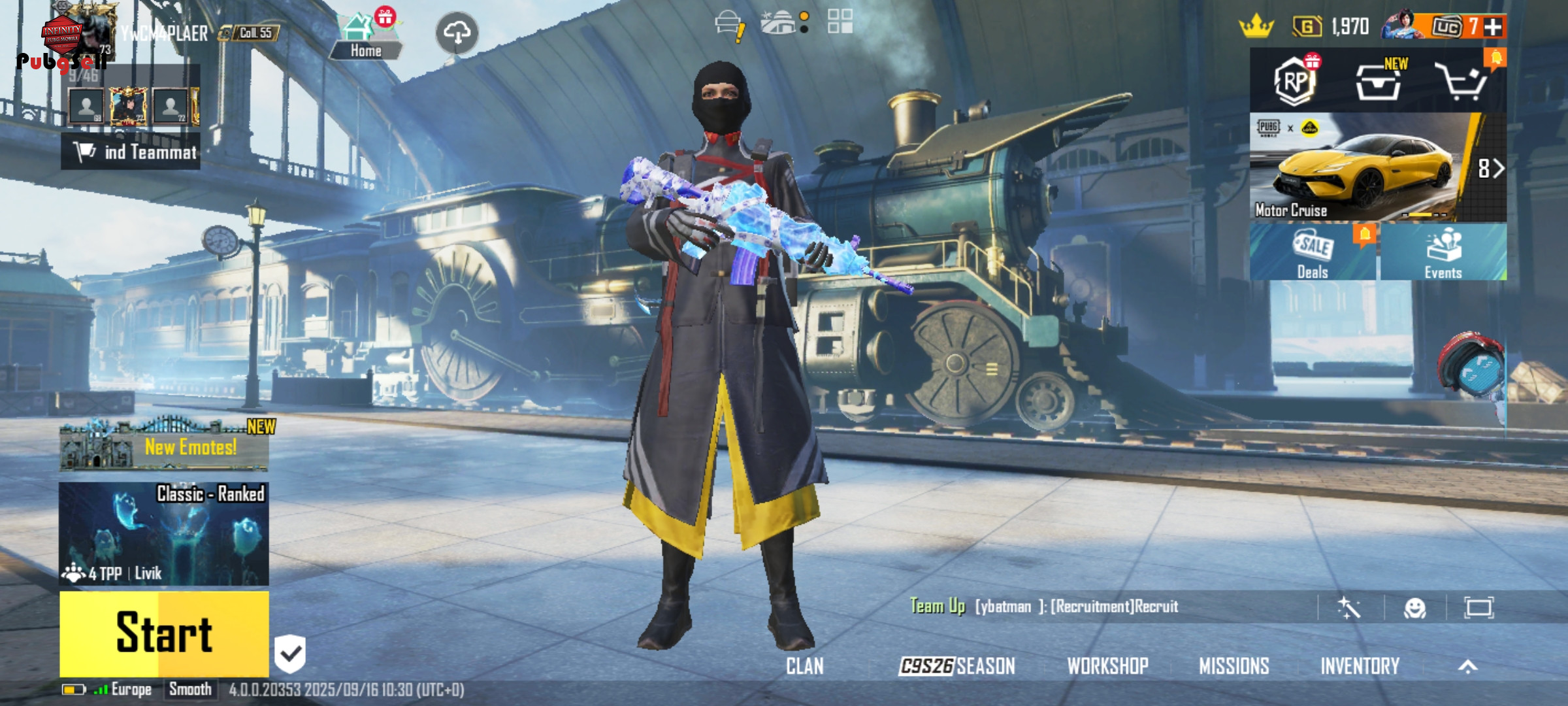Image resolution: width=1568 pixels, height=706 pixels.
Task: Open the Deals sale panel
Action: (1313, 252)
